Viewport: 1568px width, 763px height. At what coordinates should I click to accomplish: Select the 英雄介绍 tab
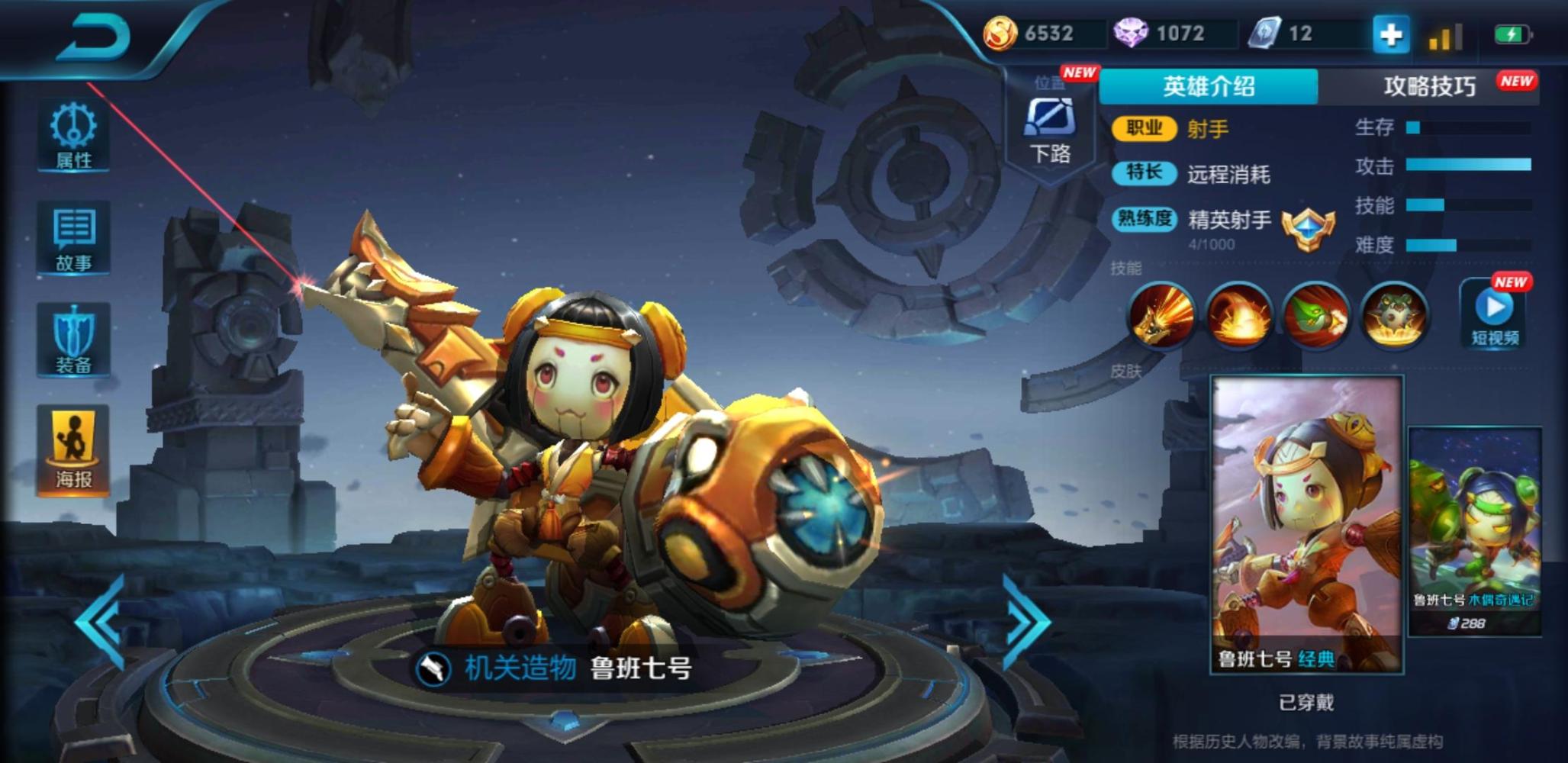(1209, 86)
